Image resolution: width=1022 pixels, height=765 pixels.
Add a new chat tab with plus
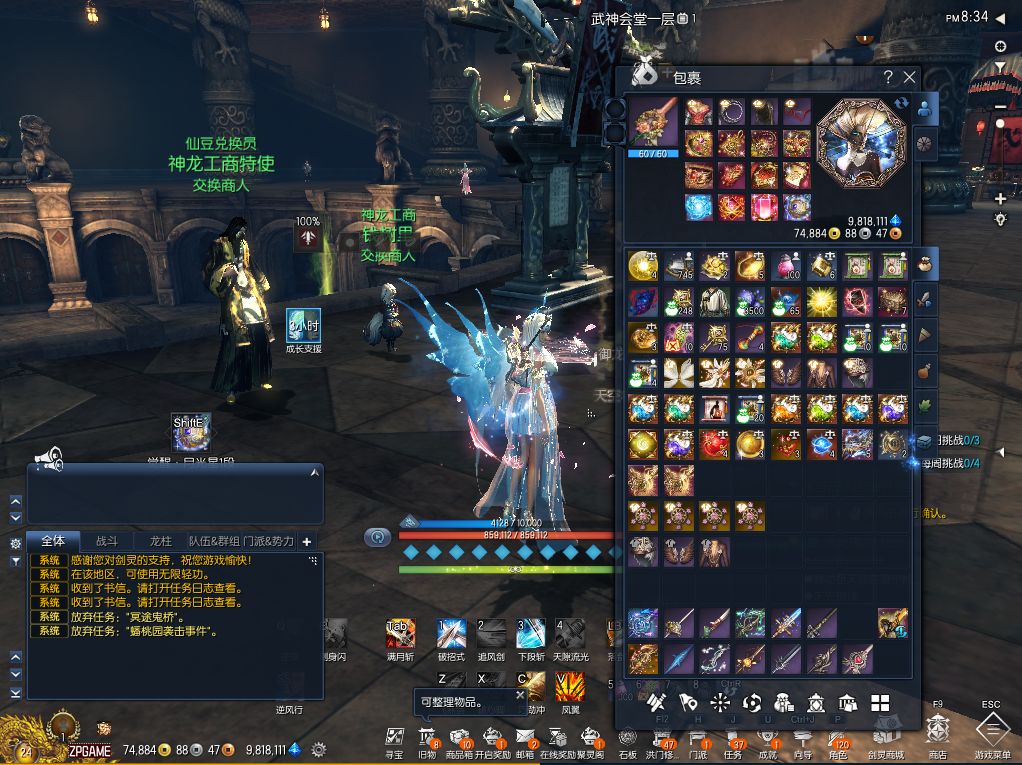(x=307, y=541)
